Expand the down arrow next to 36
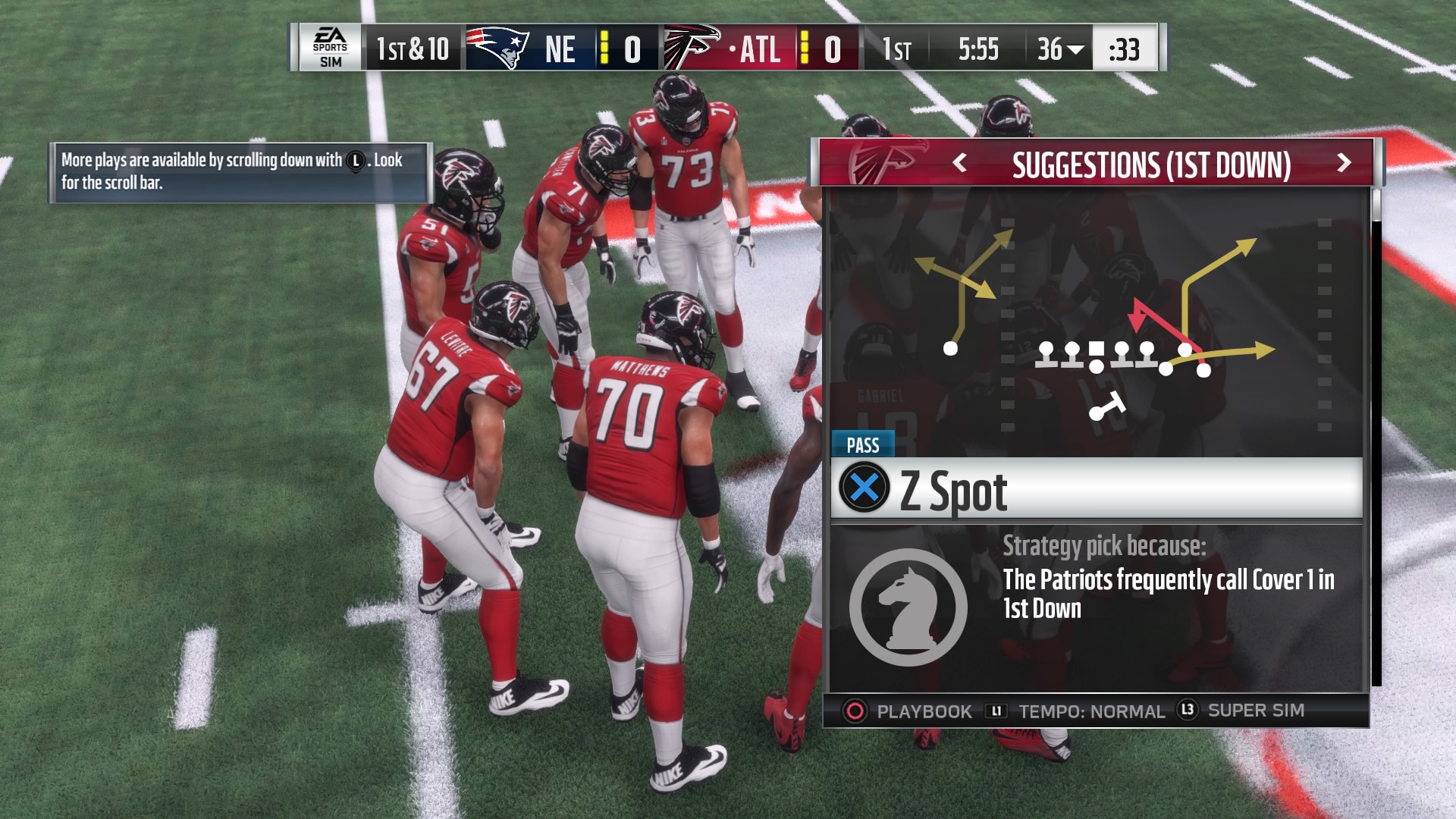The image size is (1456, 819). coord(1072,50)
